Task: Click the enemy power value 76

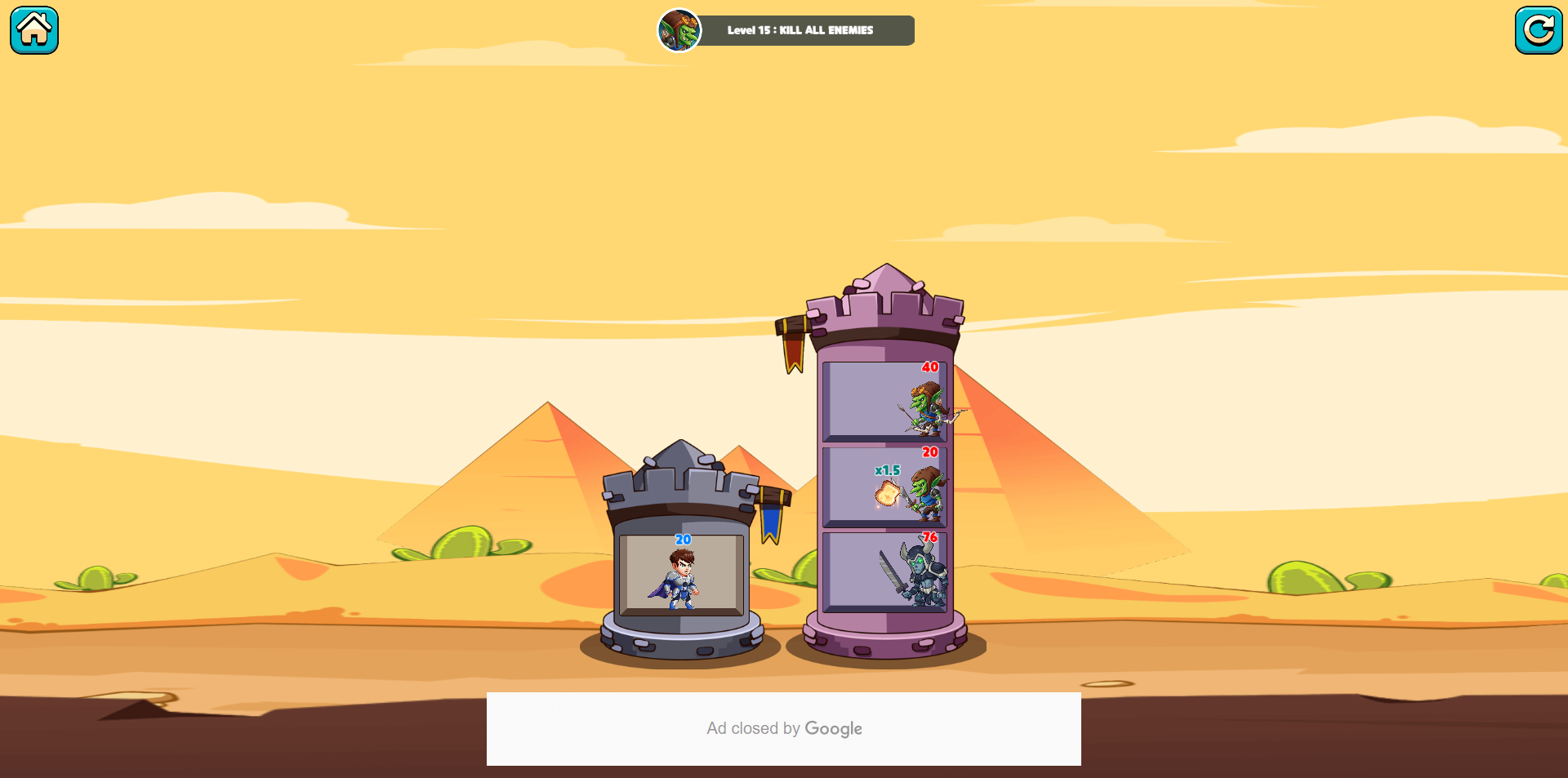Action: 929,536
